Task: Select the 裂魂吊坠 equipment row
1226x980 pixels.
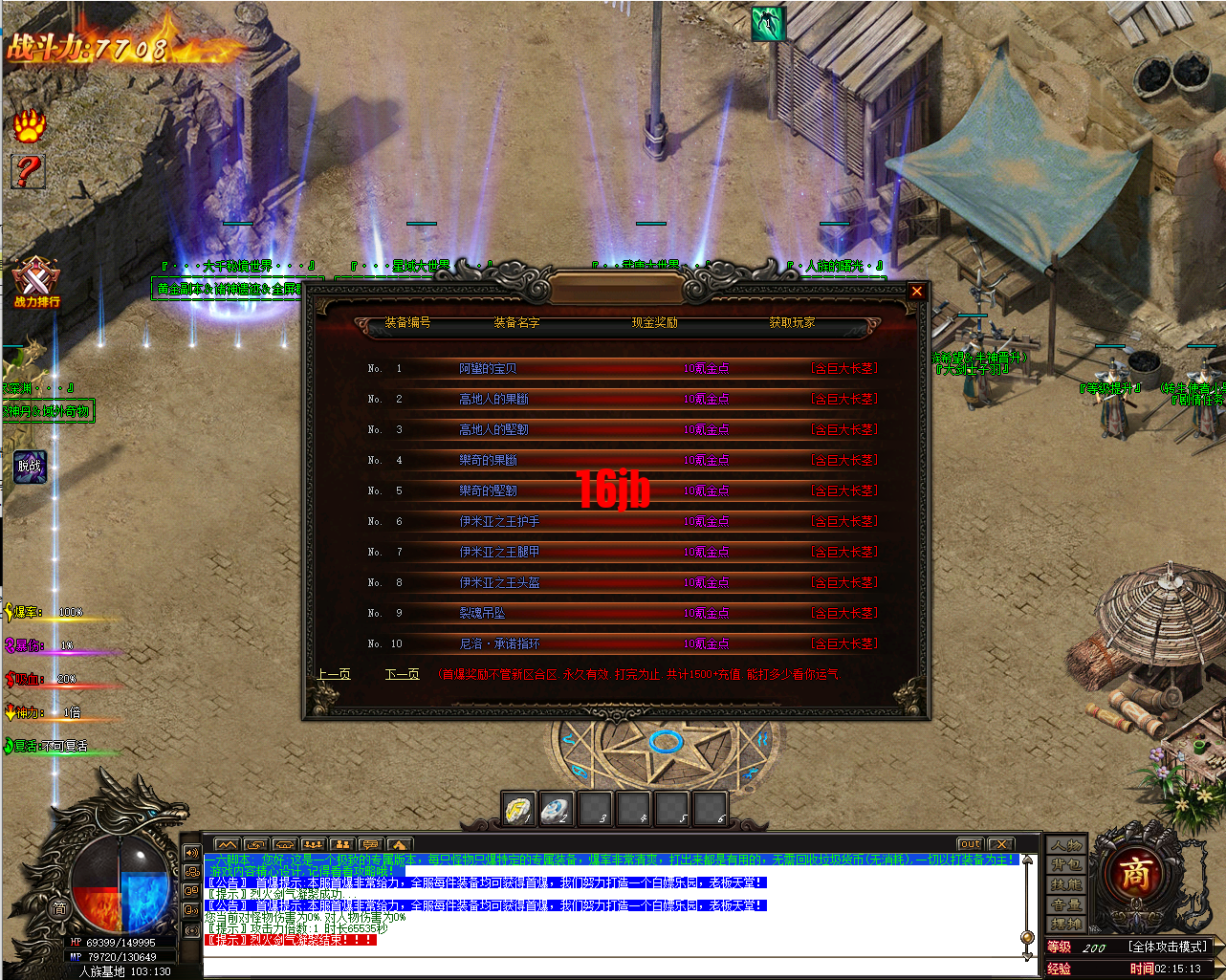Action: (x=482, y=613)
